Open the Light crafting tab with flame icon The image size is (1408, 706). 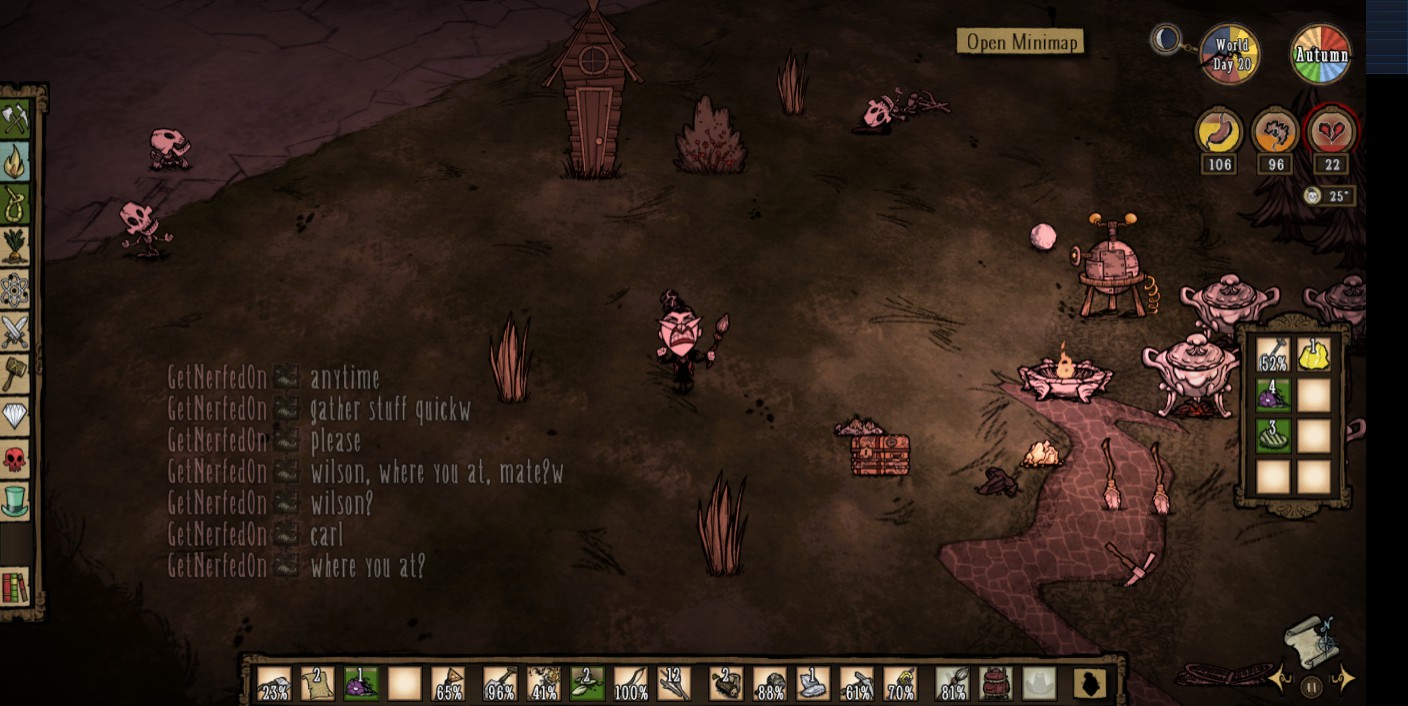[15, 161]
